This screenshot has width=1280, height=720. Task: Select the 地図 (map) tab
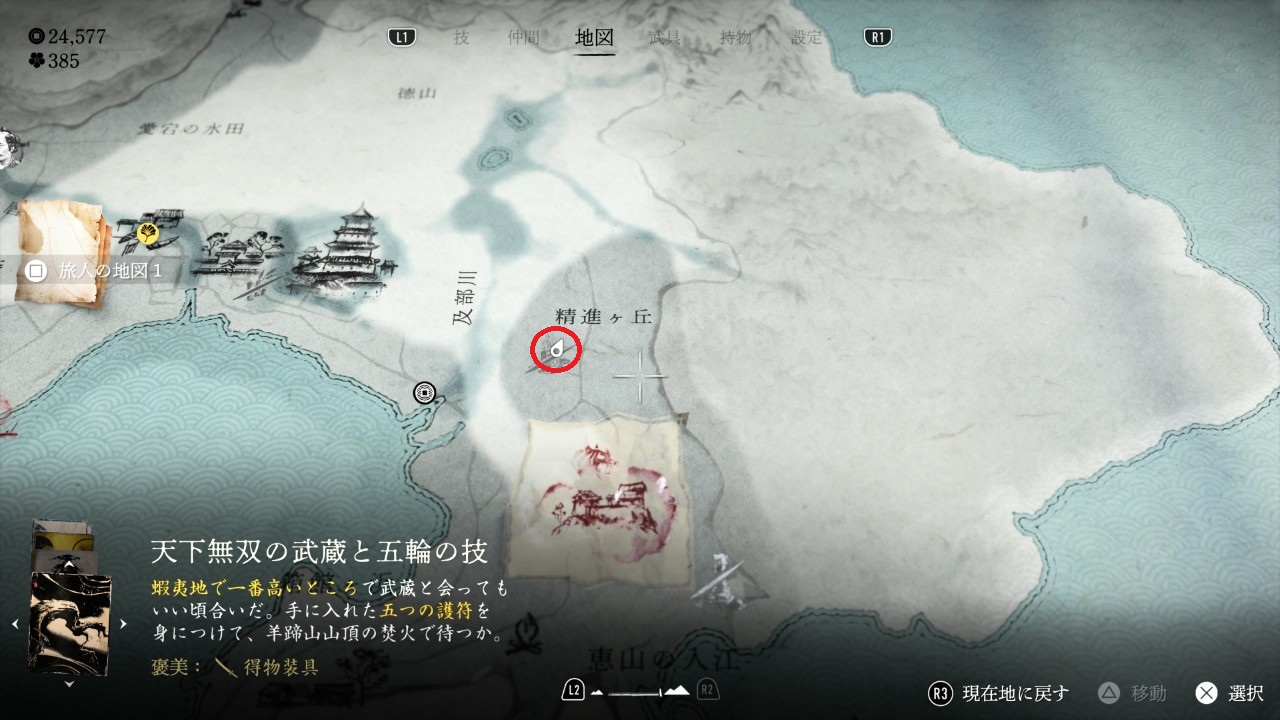point(595,38)
